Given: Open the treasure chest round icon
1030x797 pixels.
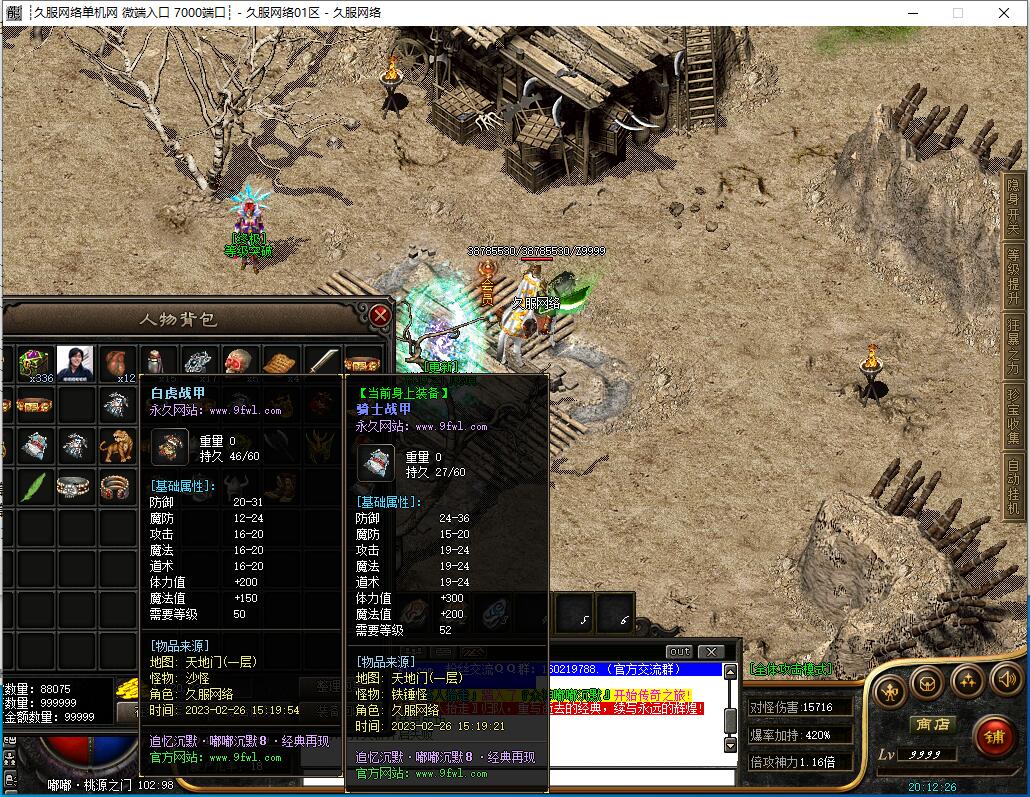Looking at the screenshot, I should (927, 685).
